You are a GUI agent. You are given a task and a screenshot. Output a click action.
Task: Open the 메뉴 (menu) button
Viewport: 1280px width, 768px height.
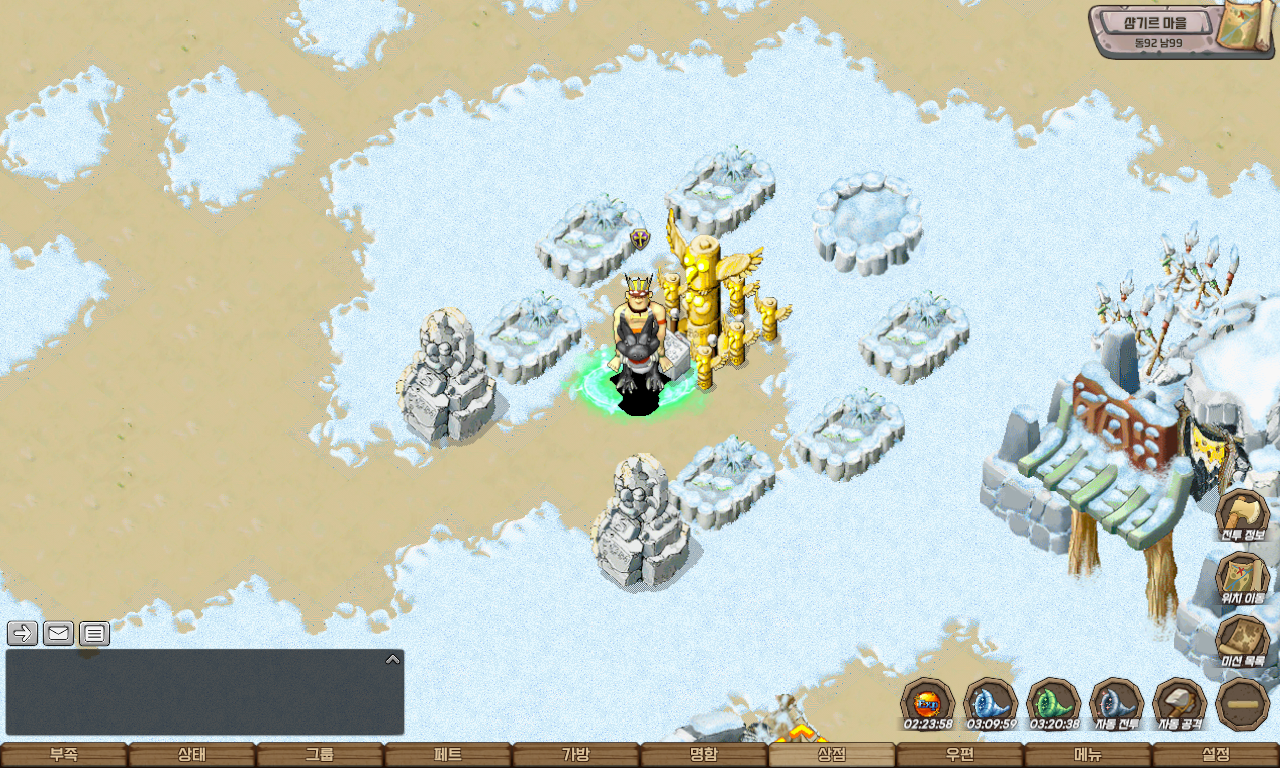[1088, 755]
